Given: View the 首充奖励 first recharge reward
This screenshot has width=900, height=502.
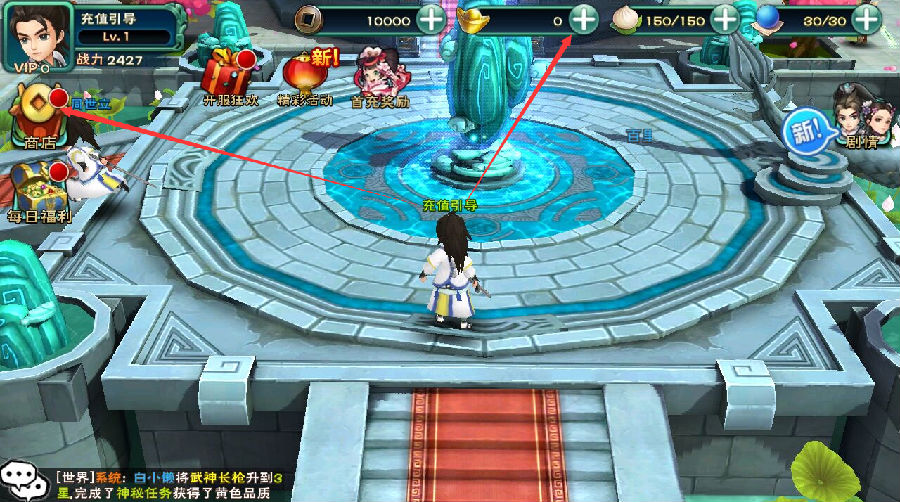Looking at the screenshot, I should click(379, 75).
